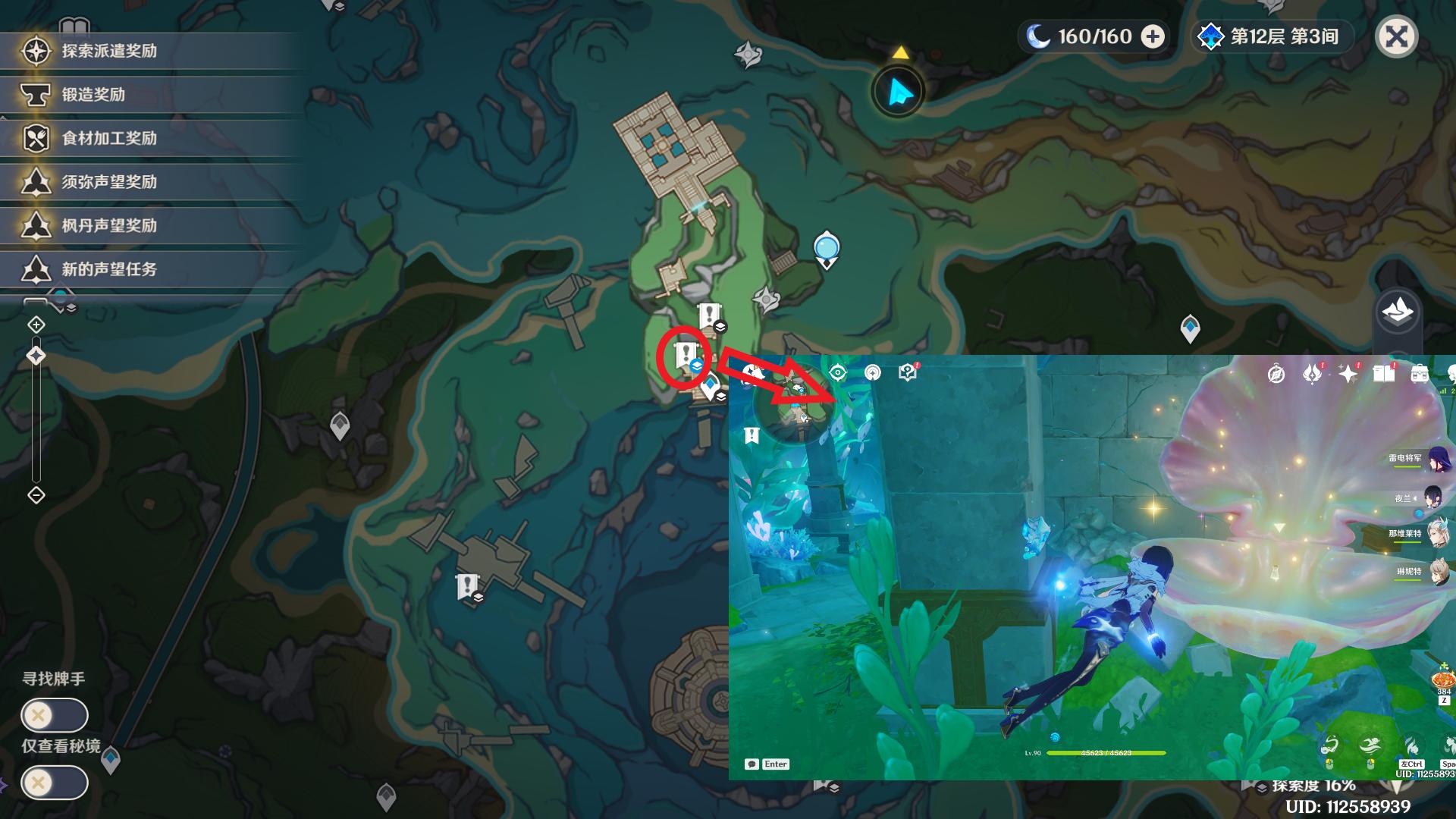
Task: Select the 枫丹声望奖励 entry
Action: point(109,226)
